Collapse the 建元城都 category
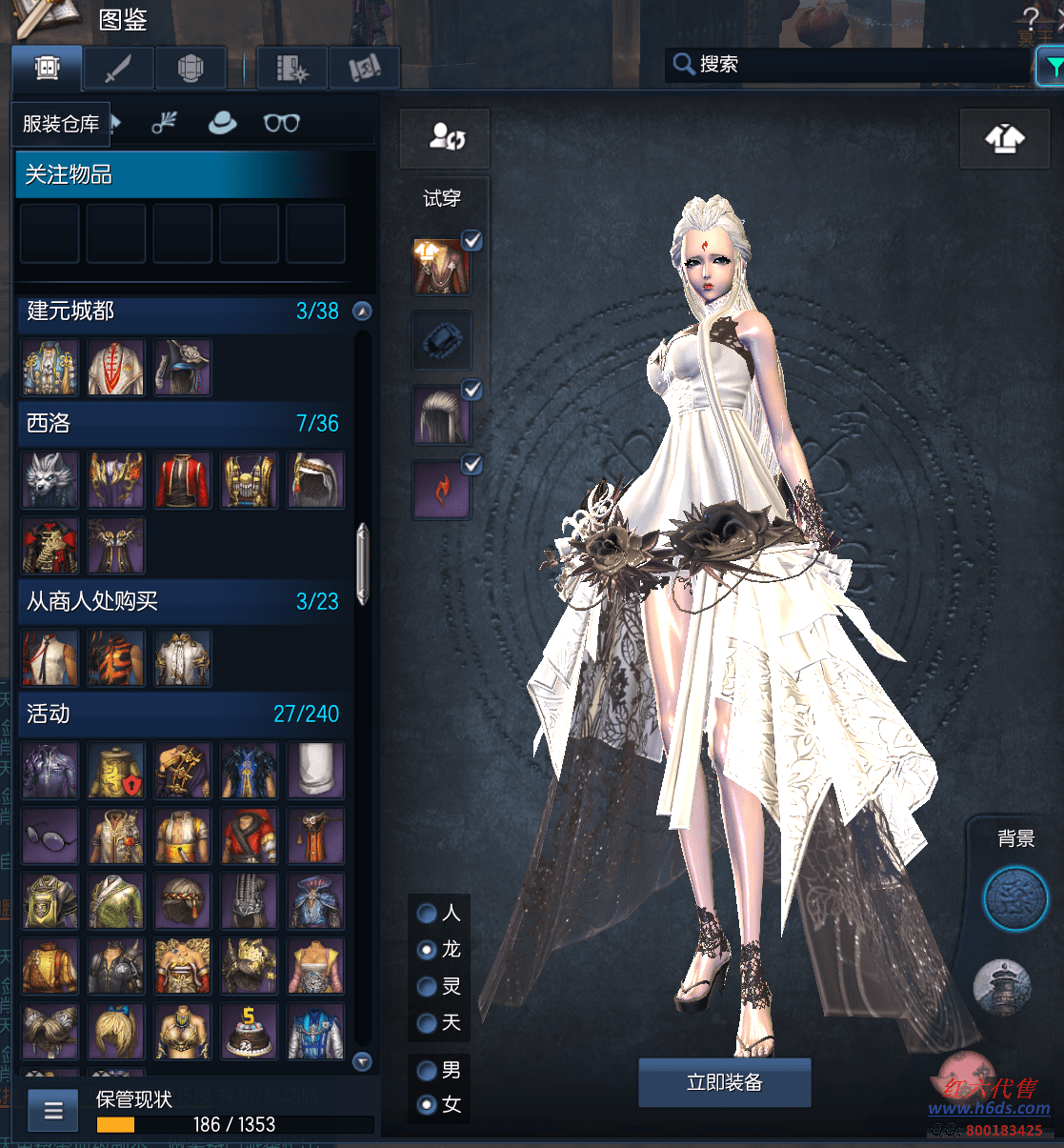1064x1148 pixels. [362, 312]
